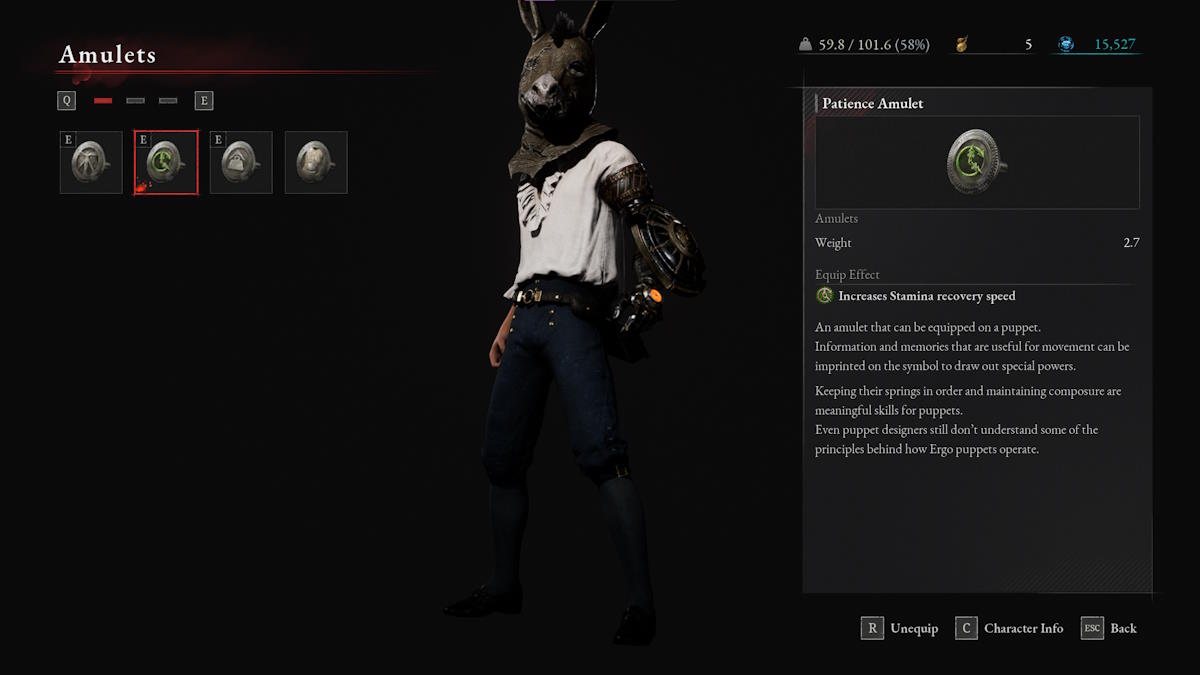This screenshot has height=675, width=1200.
Task: Choose the amulet with the human figure
Action: point(91,162)
